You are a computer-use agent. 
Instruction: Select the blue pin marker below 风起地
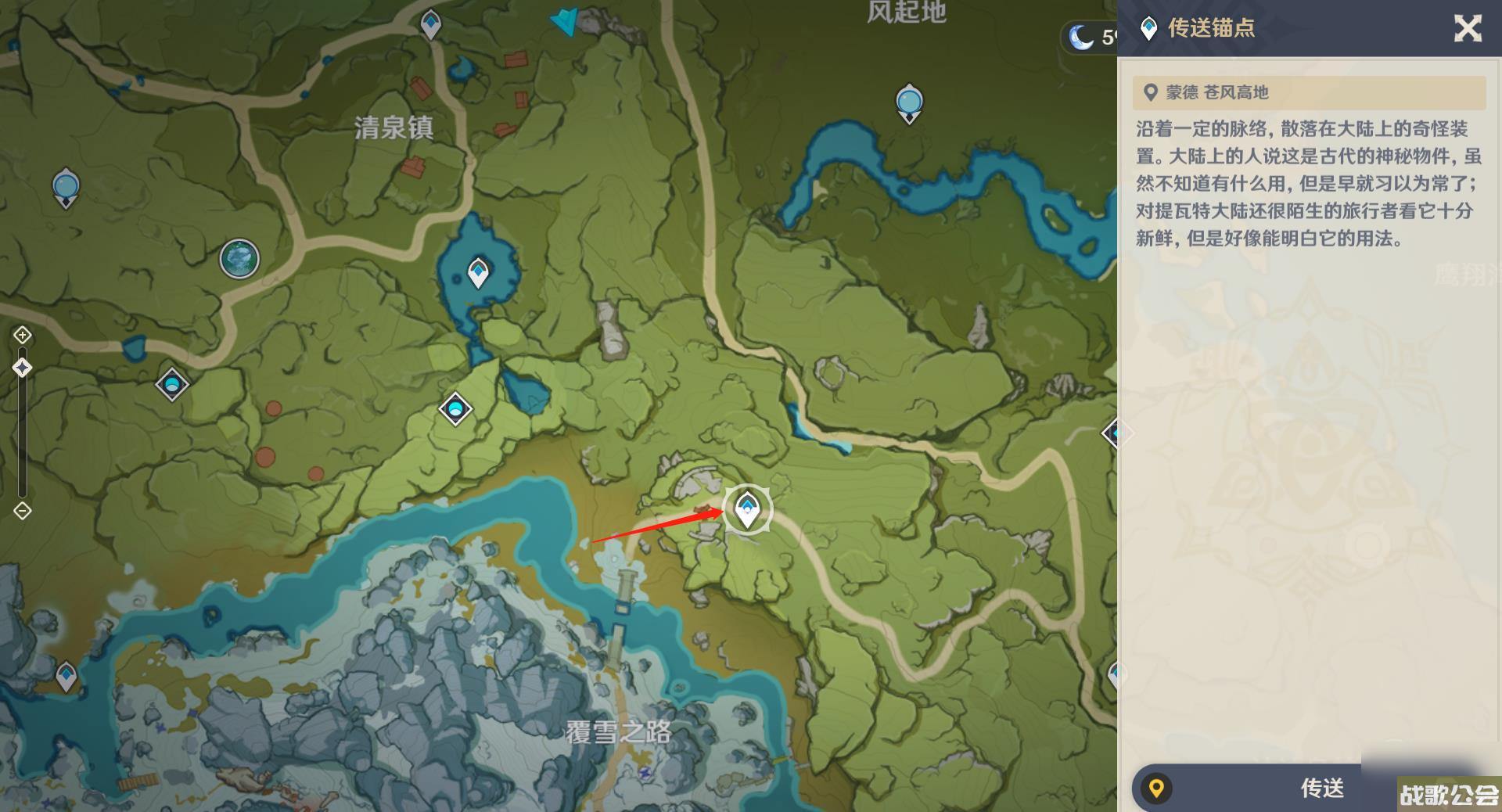[909, 103]
